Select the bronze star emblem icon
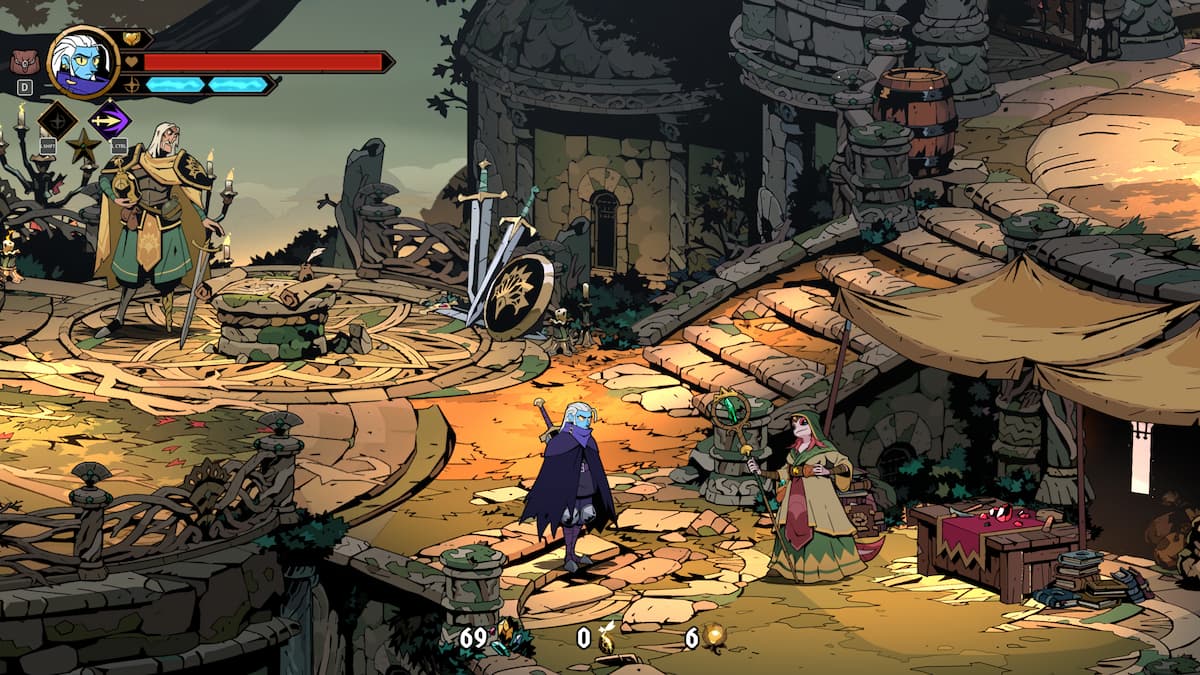The image size is (1200, 675). [82, 147]
